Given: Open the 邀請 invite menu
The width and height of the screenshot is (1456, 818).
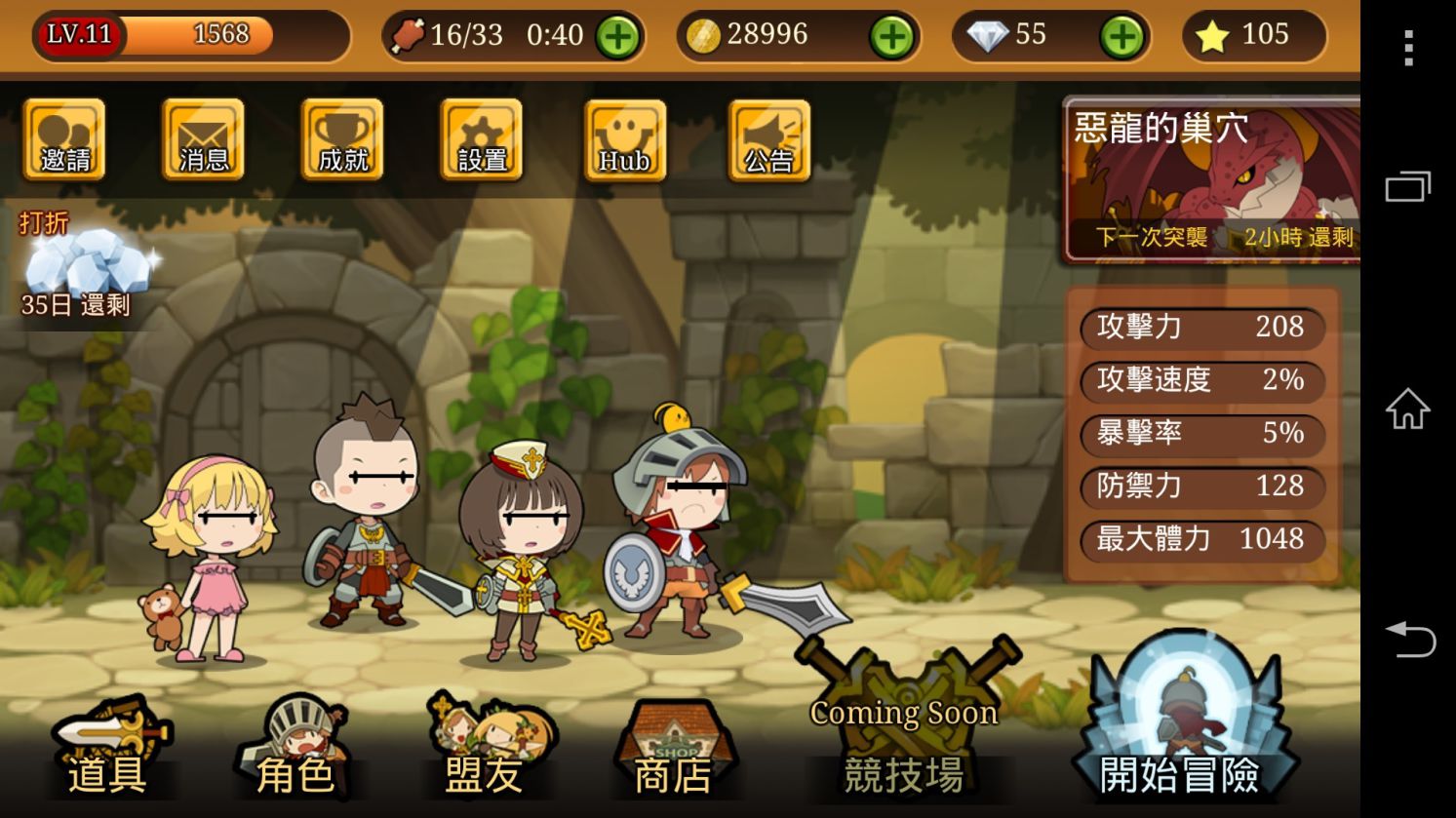Looking at the screenshot, I should 64,140.
